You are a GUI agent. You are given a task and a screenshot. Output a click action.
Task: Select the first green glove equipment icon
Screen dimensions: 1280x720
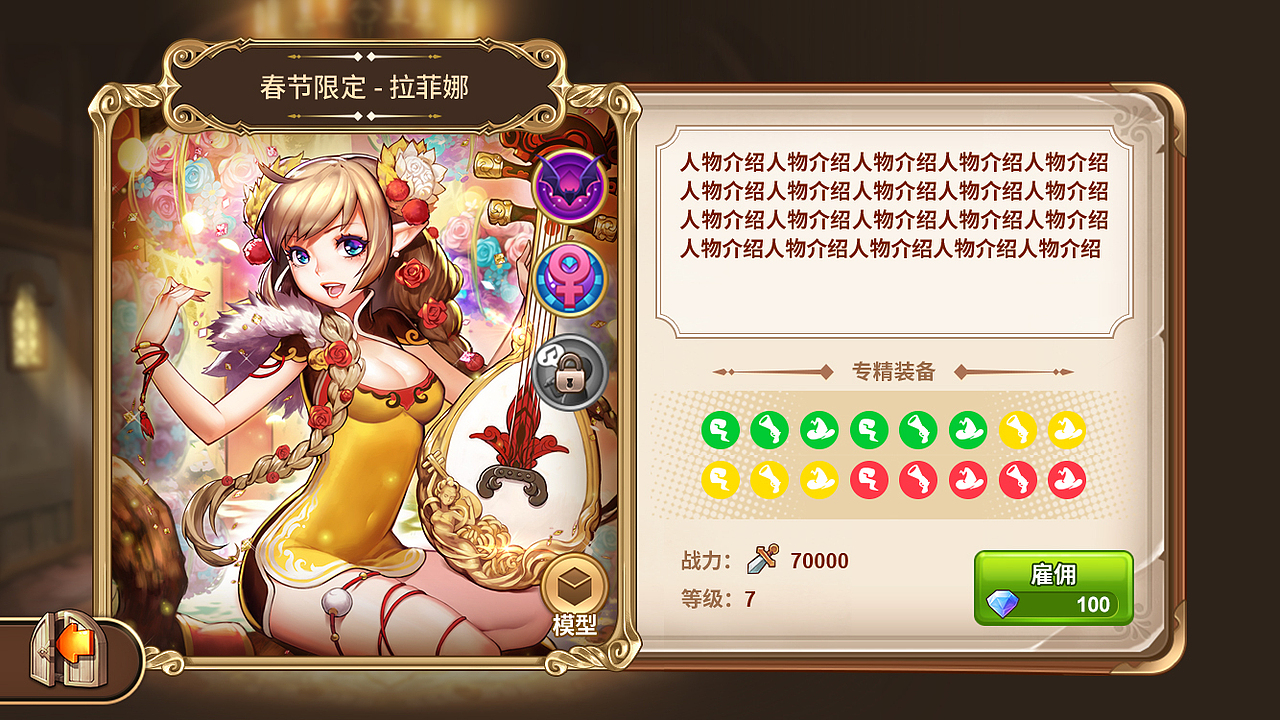click(719, 430)
